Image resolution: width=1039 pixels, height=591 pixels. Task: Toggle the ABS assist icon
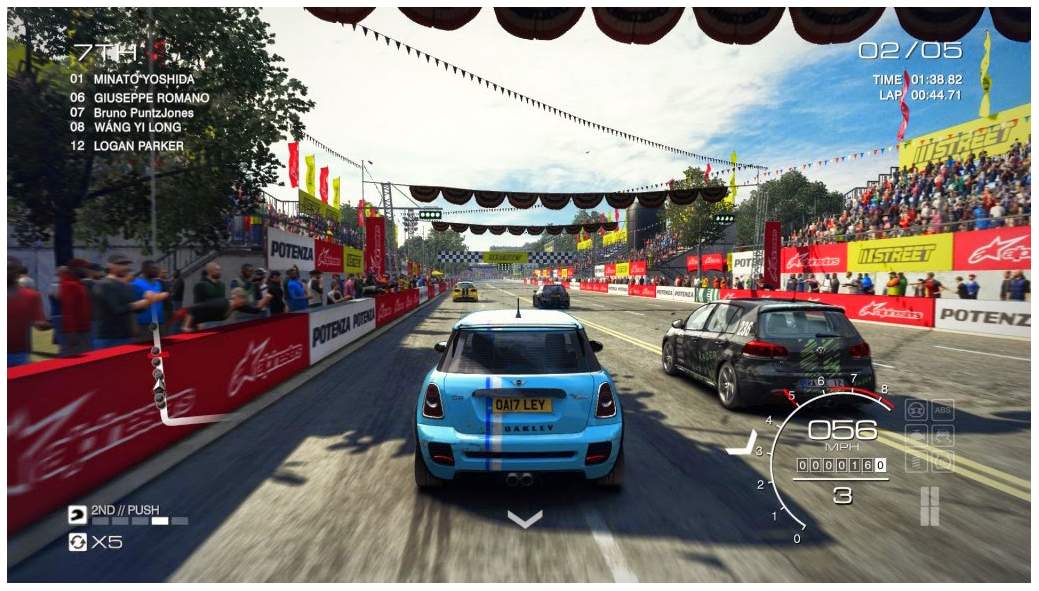[x=943, y=410]
